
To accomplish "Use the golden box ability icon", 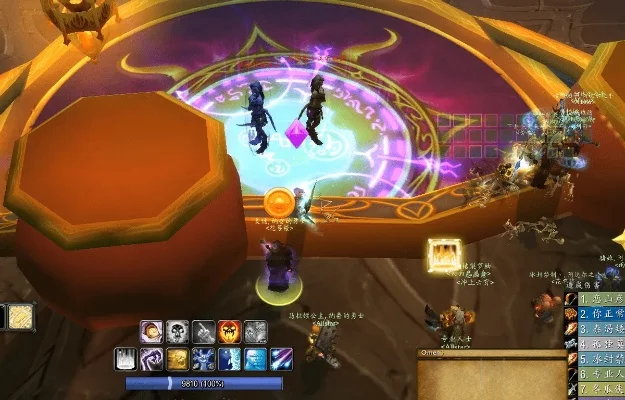I will 178,359.
